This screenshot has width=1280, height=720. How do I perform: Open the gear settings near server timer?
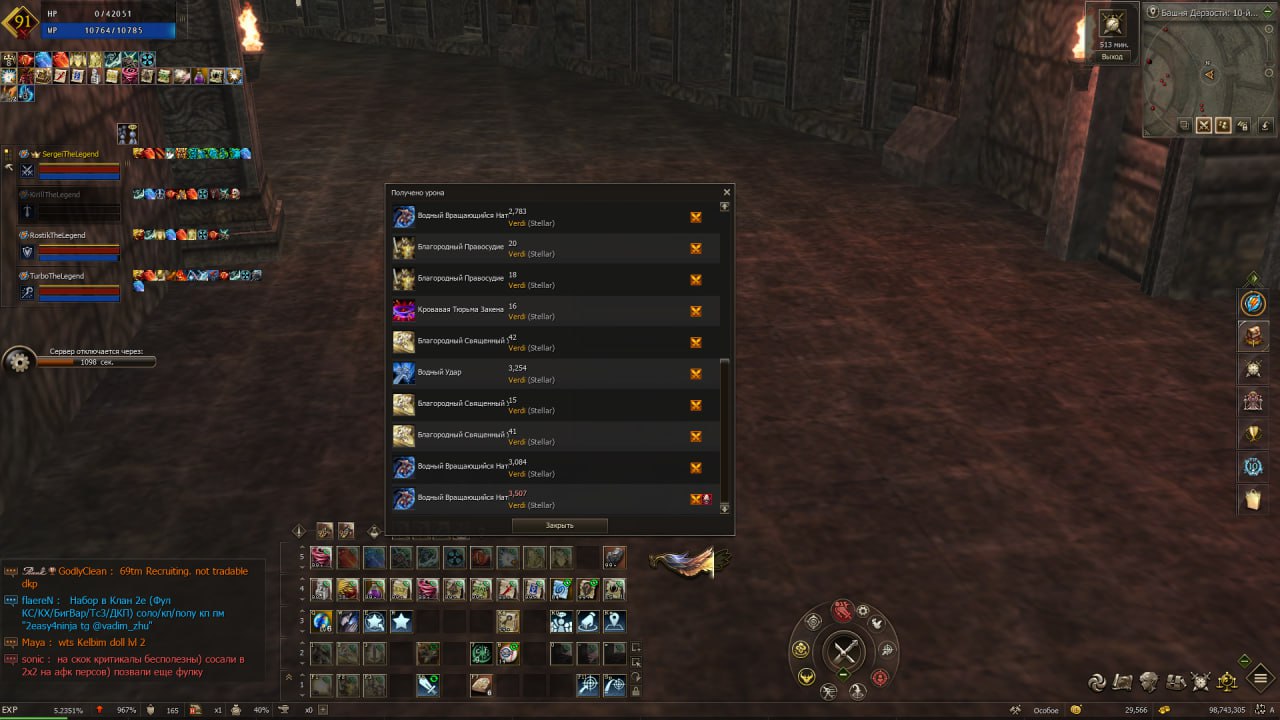coord(18,361)
